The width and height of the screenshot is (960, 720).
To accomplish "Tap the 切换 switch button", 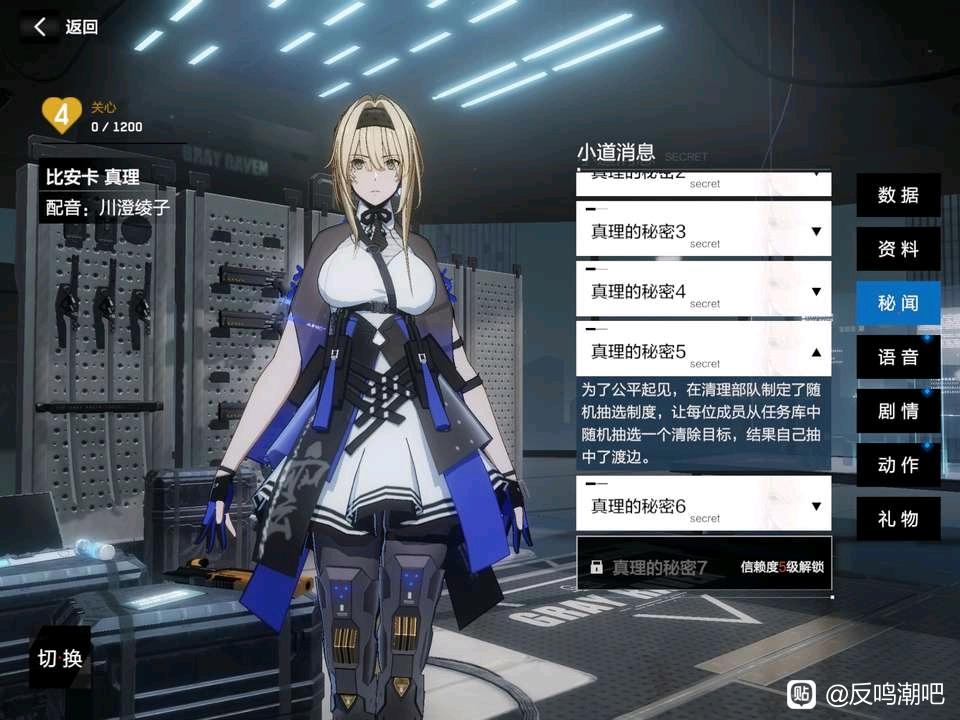I will tap(60, 658).
